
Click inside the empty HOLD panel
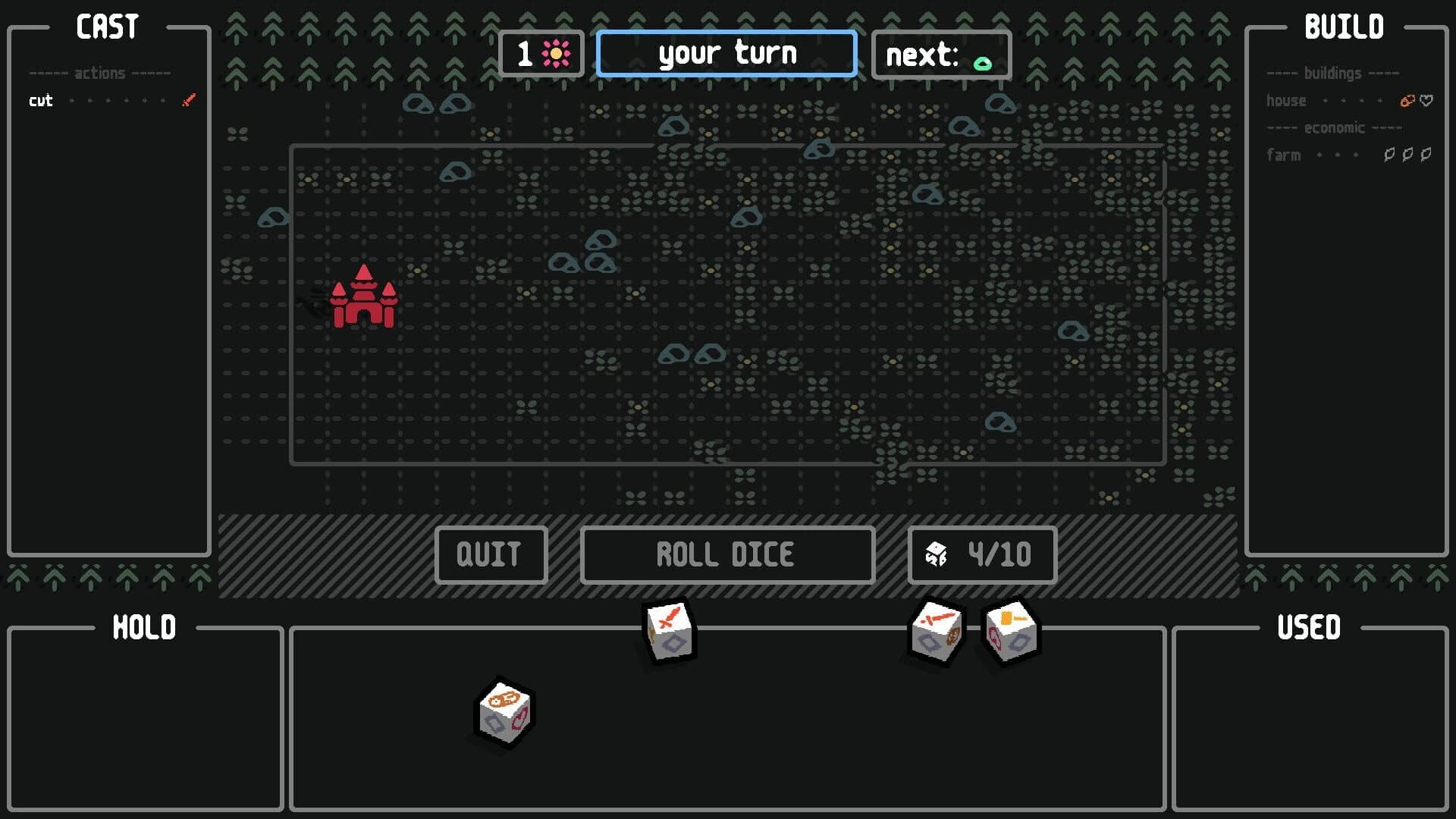point(146,720)
